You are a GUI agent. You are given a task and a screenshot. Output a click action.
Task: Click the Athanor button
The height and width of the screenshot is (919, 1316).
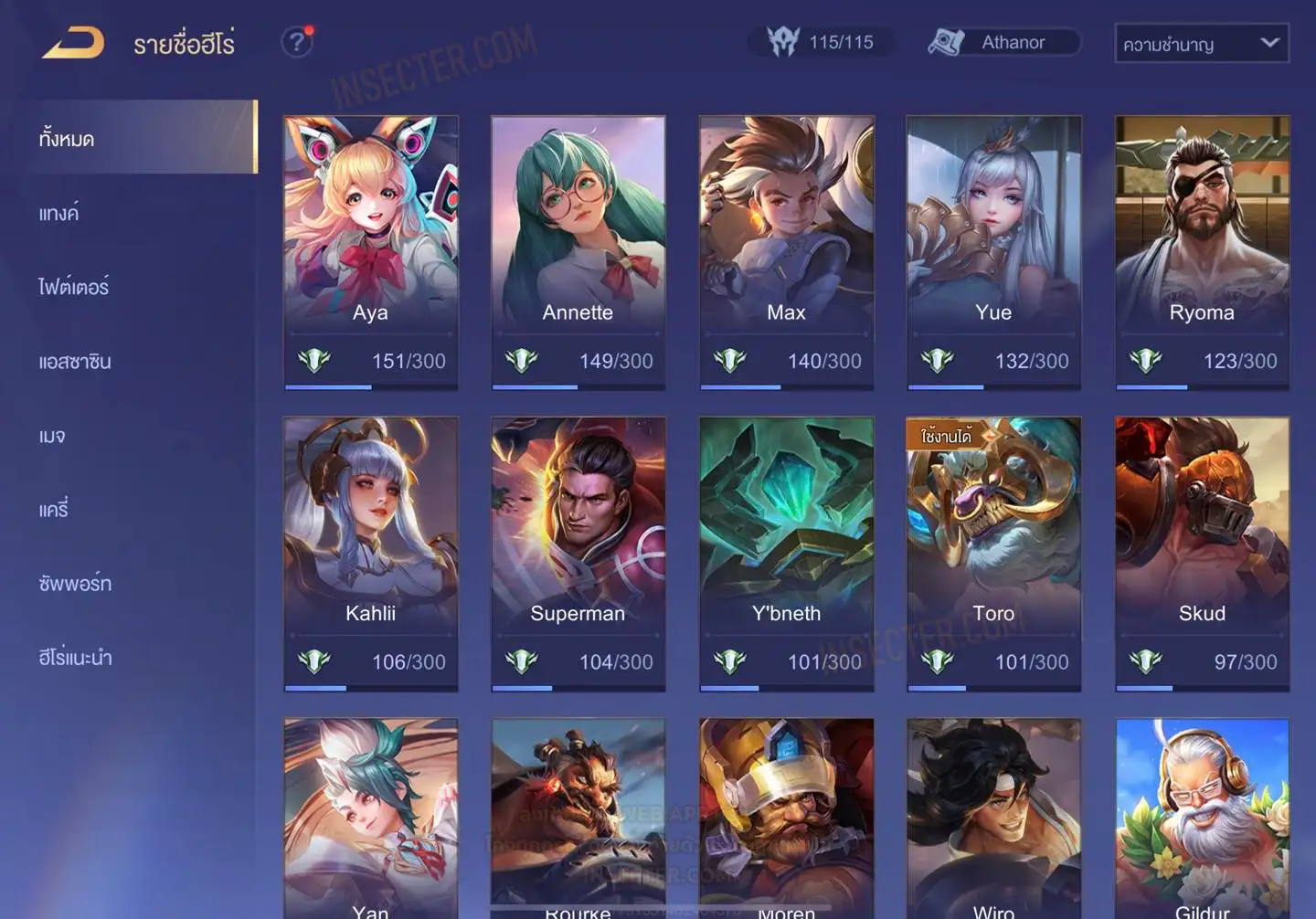(x=1004, y=42)
